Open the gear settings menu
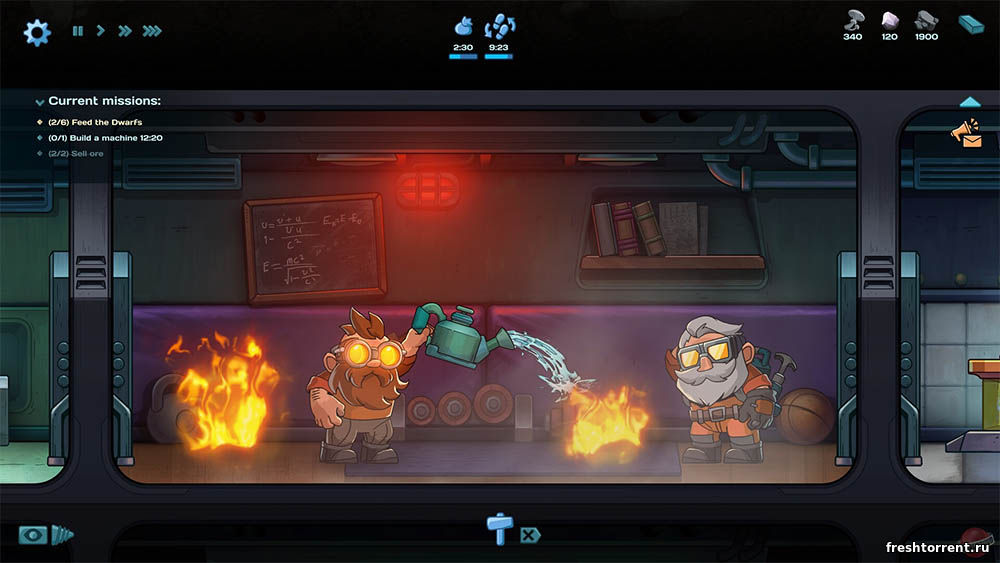Screen dimensions: 1000x563 [37, 32]
